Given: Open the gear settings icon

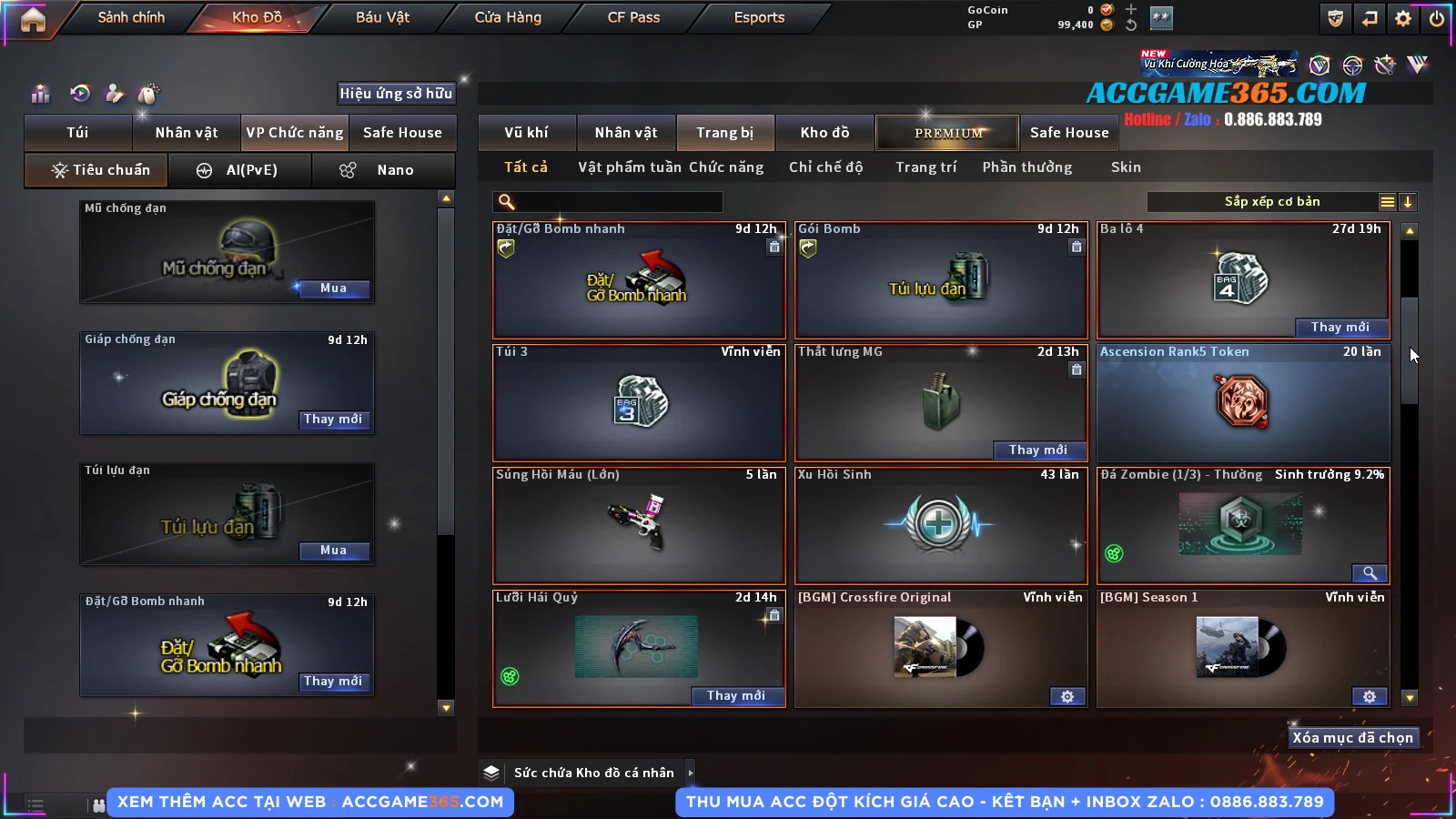Looking at the screenshot, I should [1403, 18].
